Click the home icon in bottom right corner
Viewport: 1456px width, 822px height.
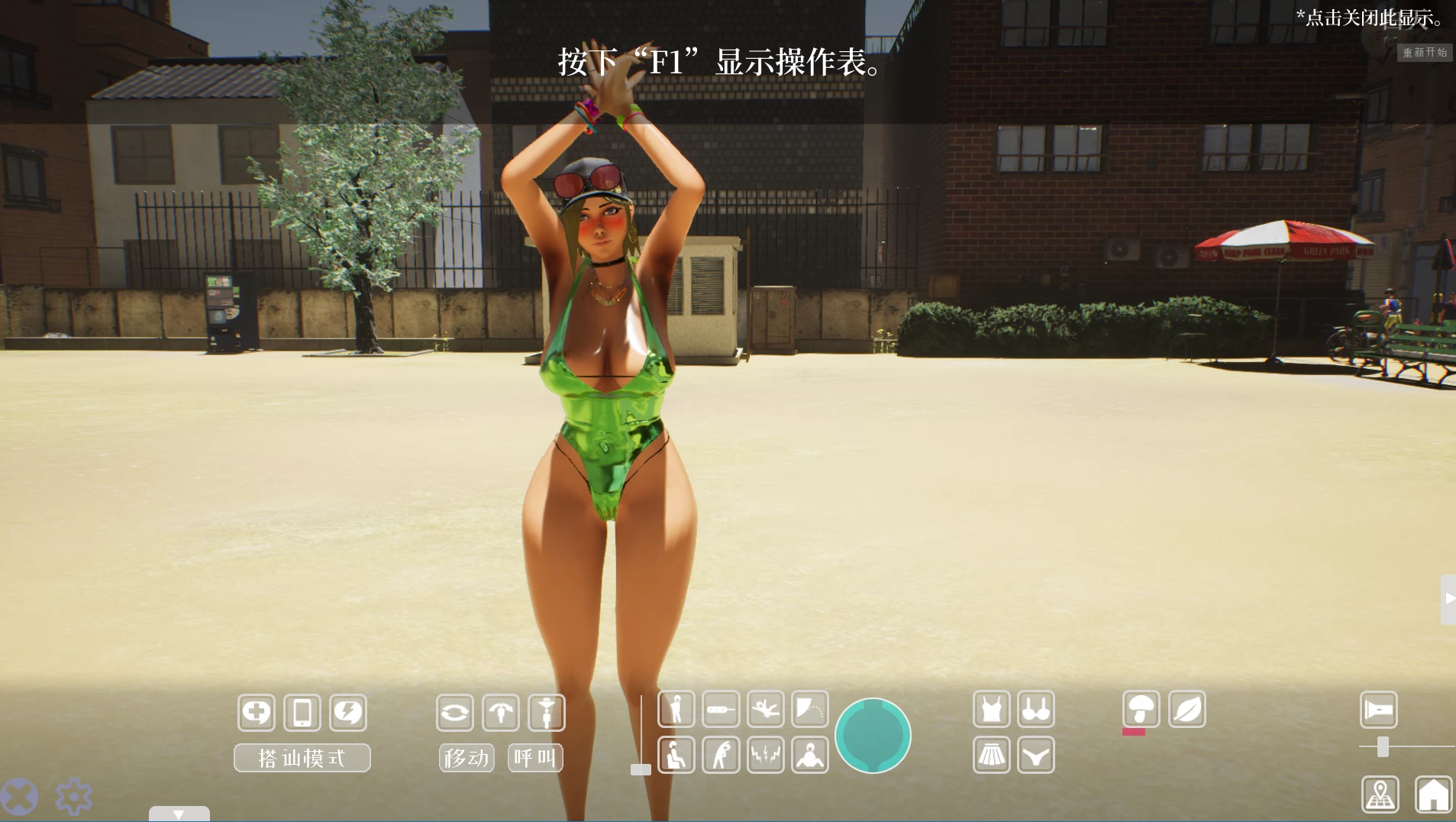pyautogui.click(x=1432, y=794)
